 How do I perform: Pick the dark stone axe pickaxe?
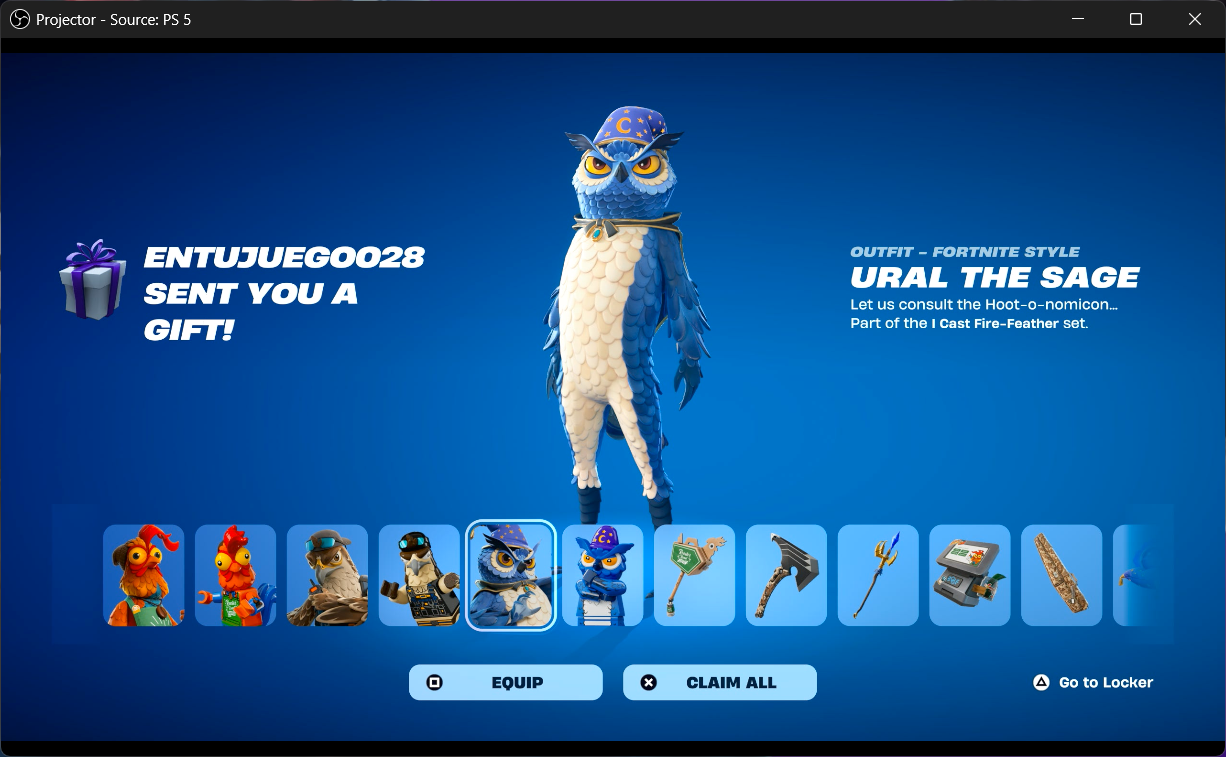(786, 576)
